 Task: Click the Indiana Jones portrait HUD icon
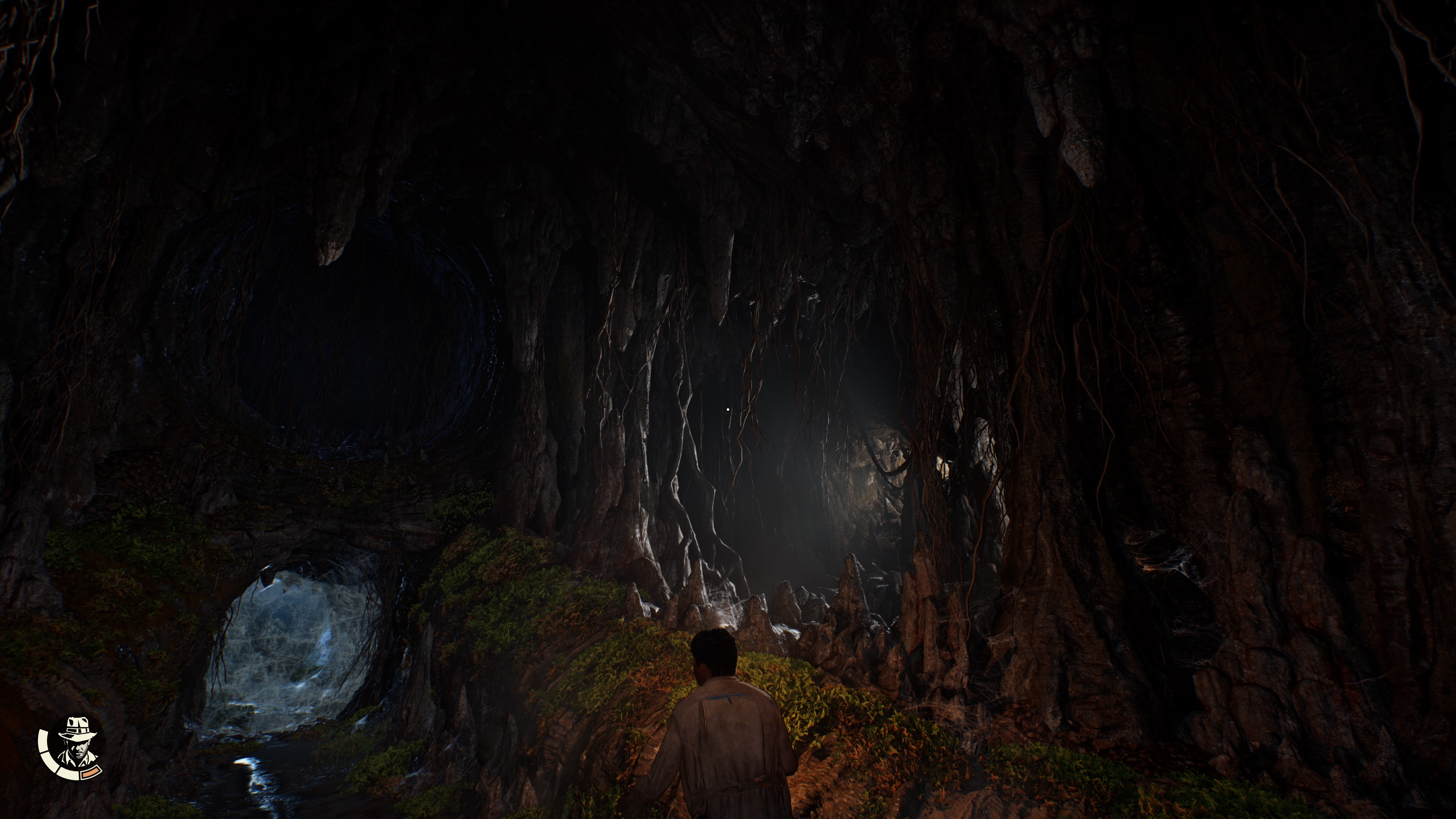77,745
